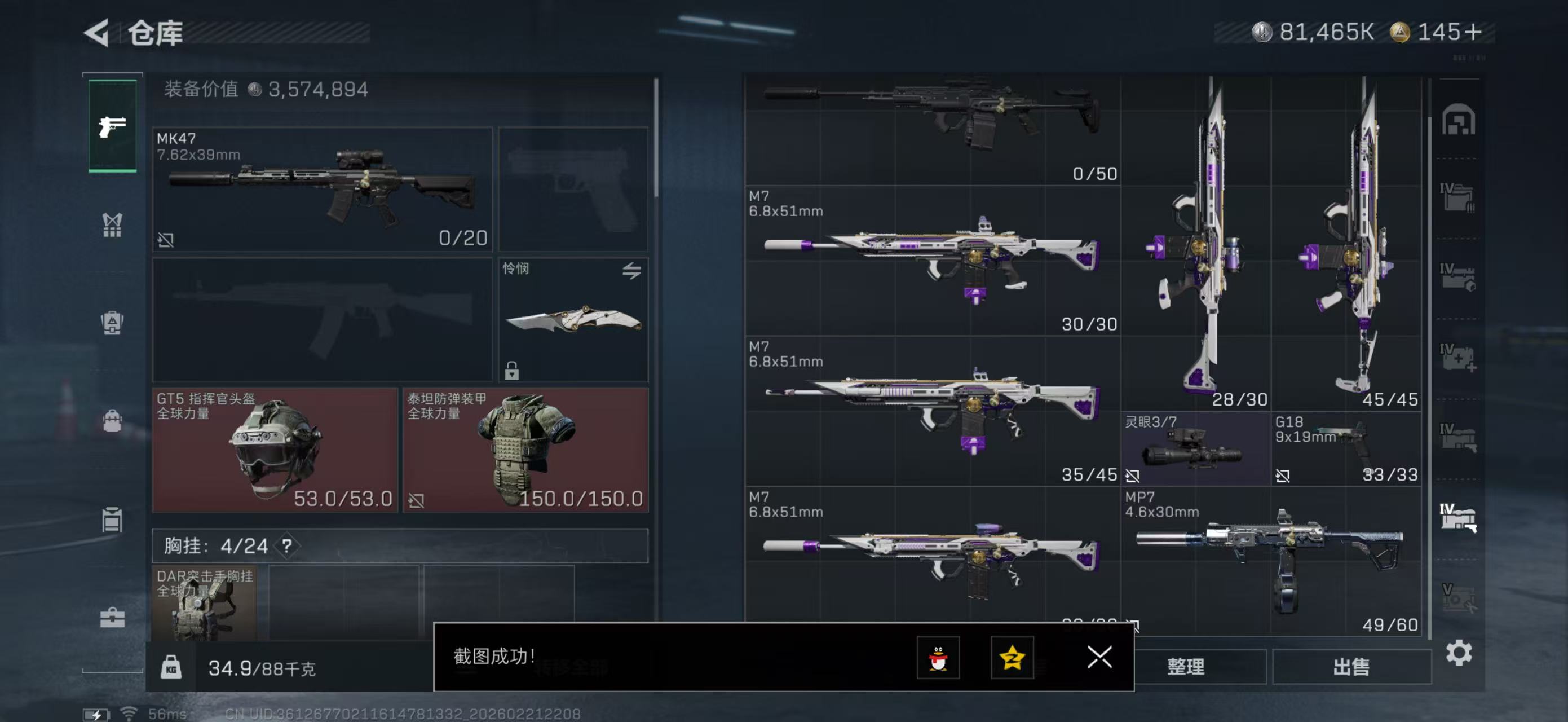Open the 出售 sell button
Image resolution: width=1568 pixels, height=722 pixels.
(1351, 667)
